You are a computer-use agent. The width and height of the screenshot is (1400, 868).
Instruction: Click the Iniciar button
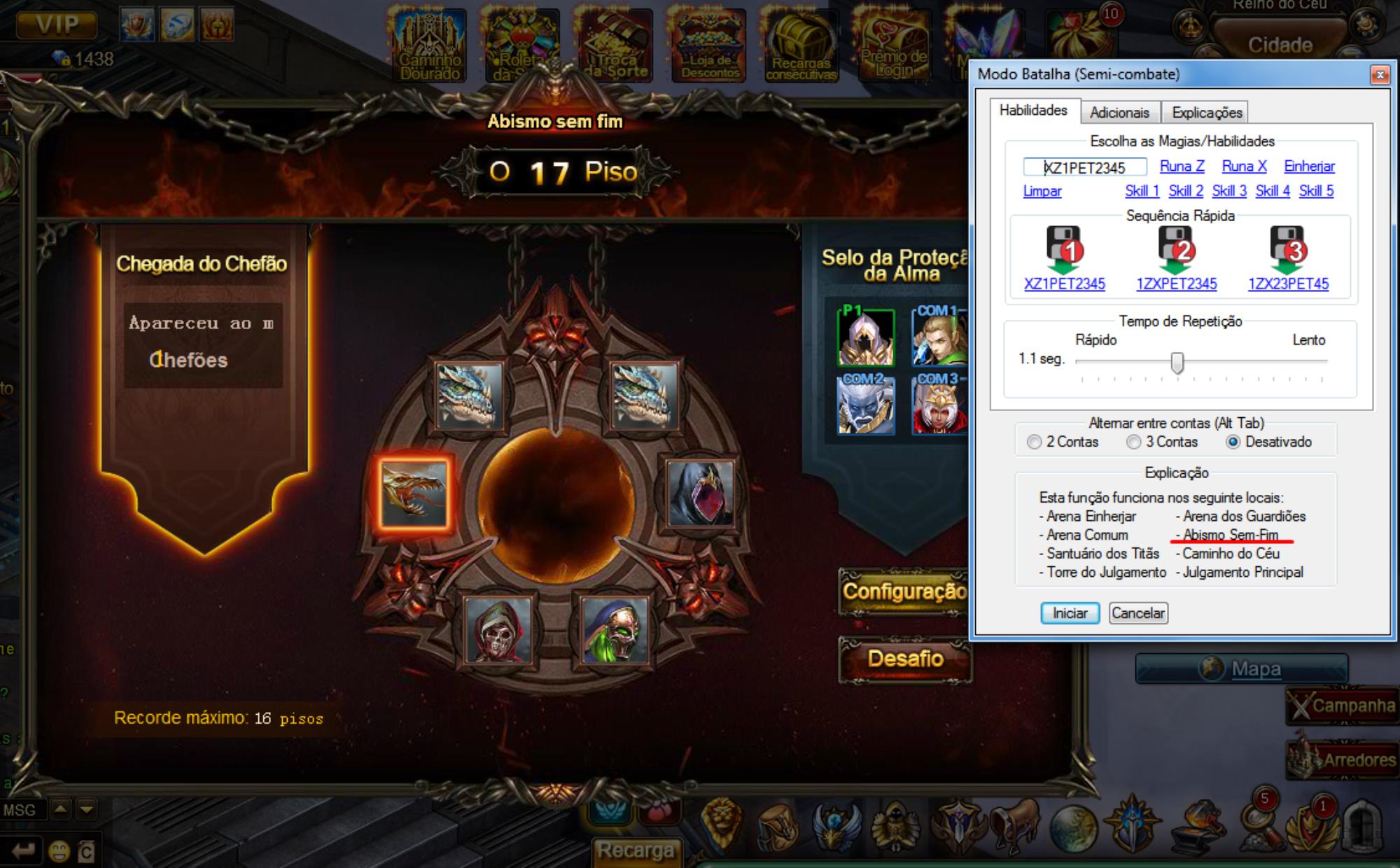tap(1070, 613)
